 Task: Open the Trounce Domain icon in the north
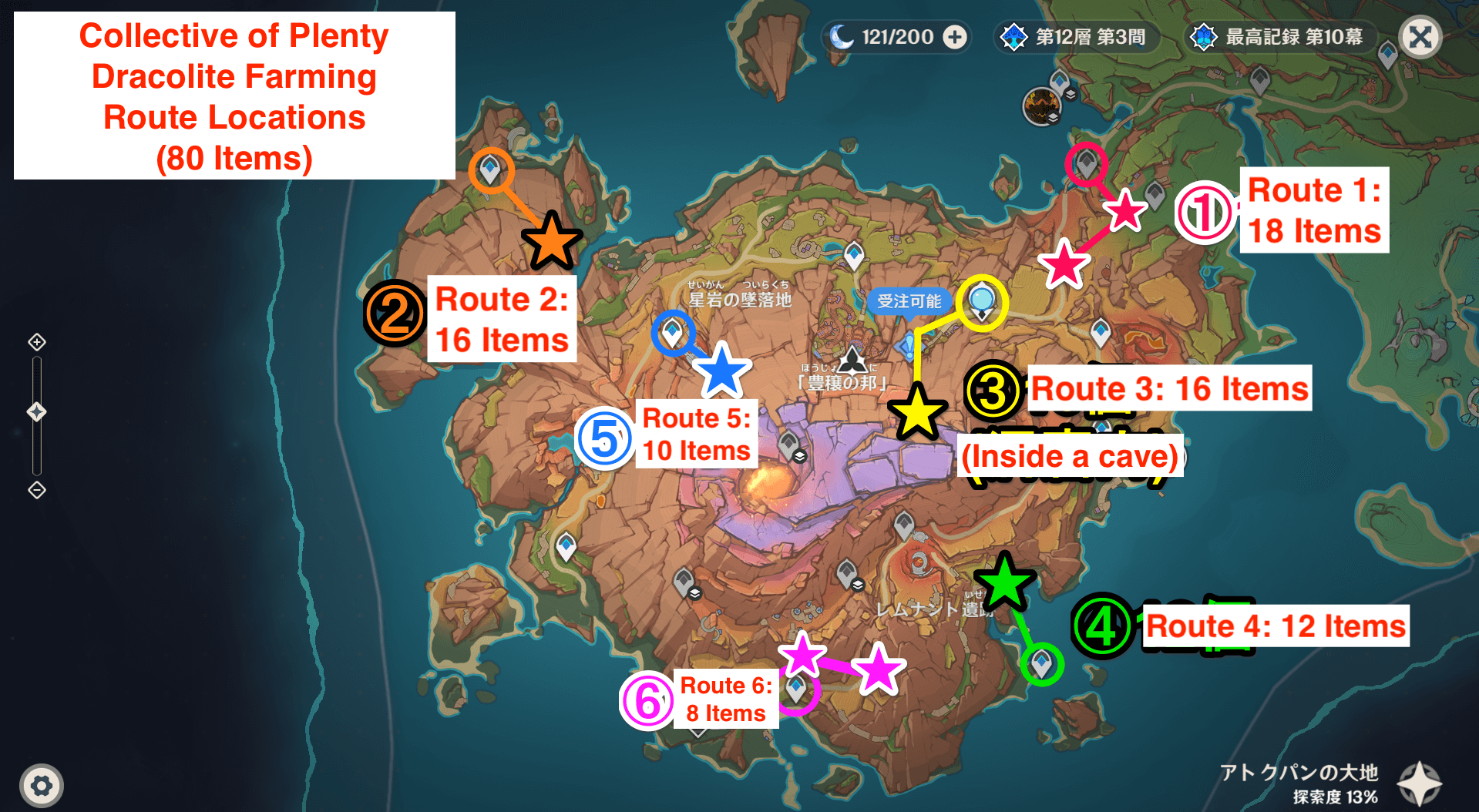coord(1042,107)
